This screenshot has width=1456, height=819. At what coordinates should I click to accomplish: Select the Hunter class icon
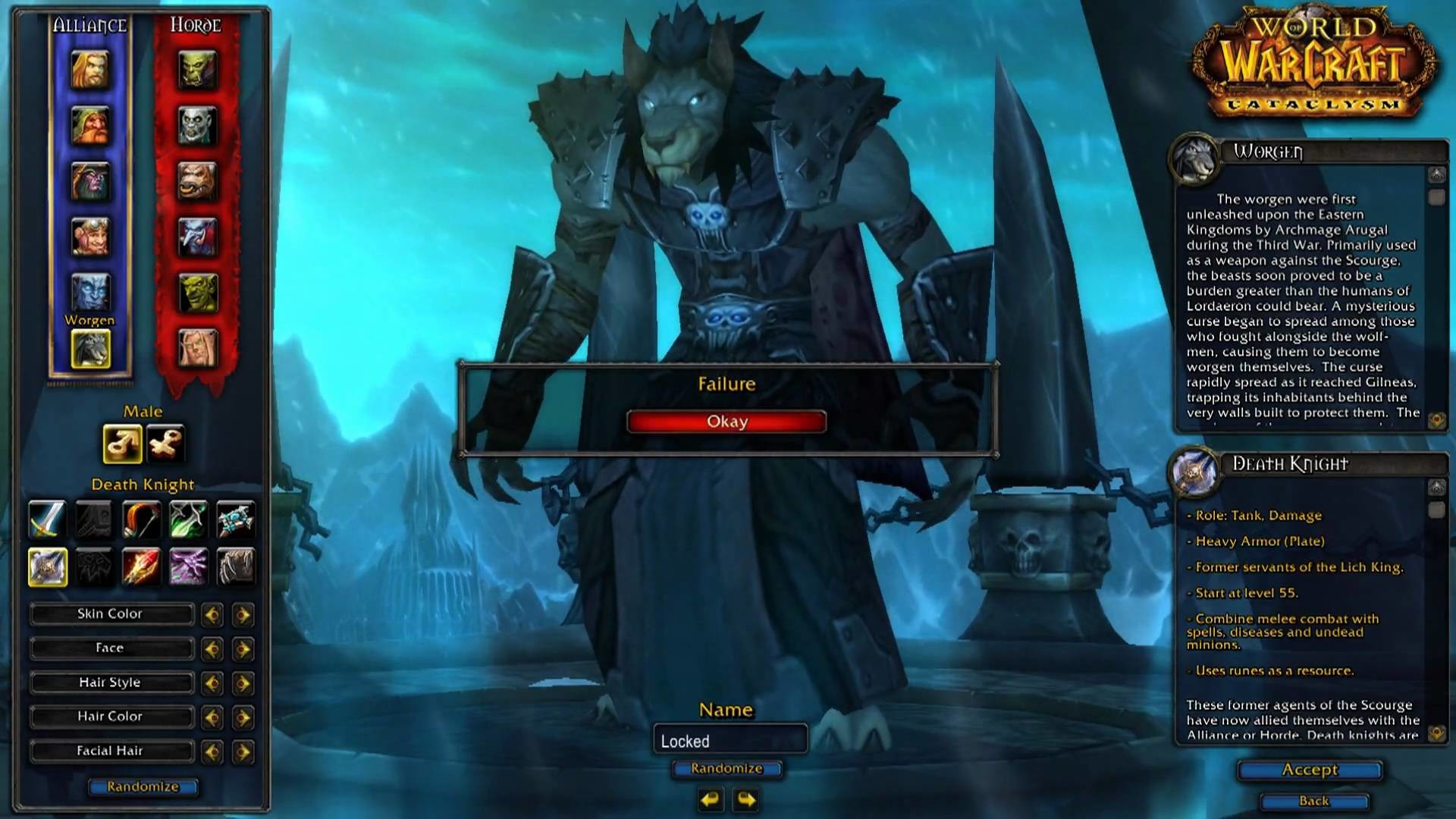tap(142, 519)
